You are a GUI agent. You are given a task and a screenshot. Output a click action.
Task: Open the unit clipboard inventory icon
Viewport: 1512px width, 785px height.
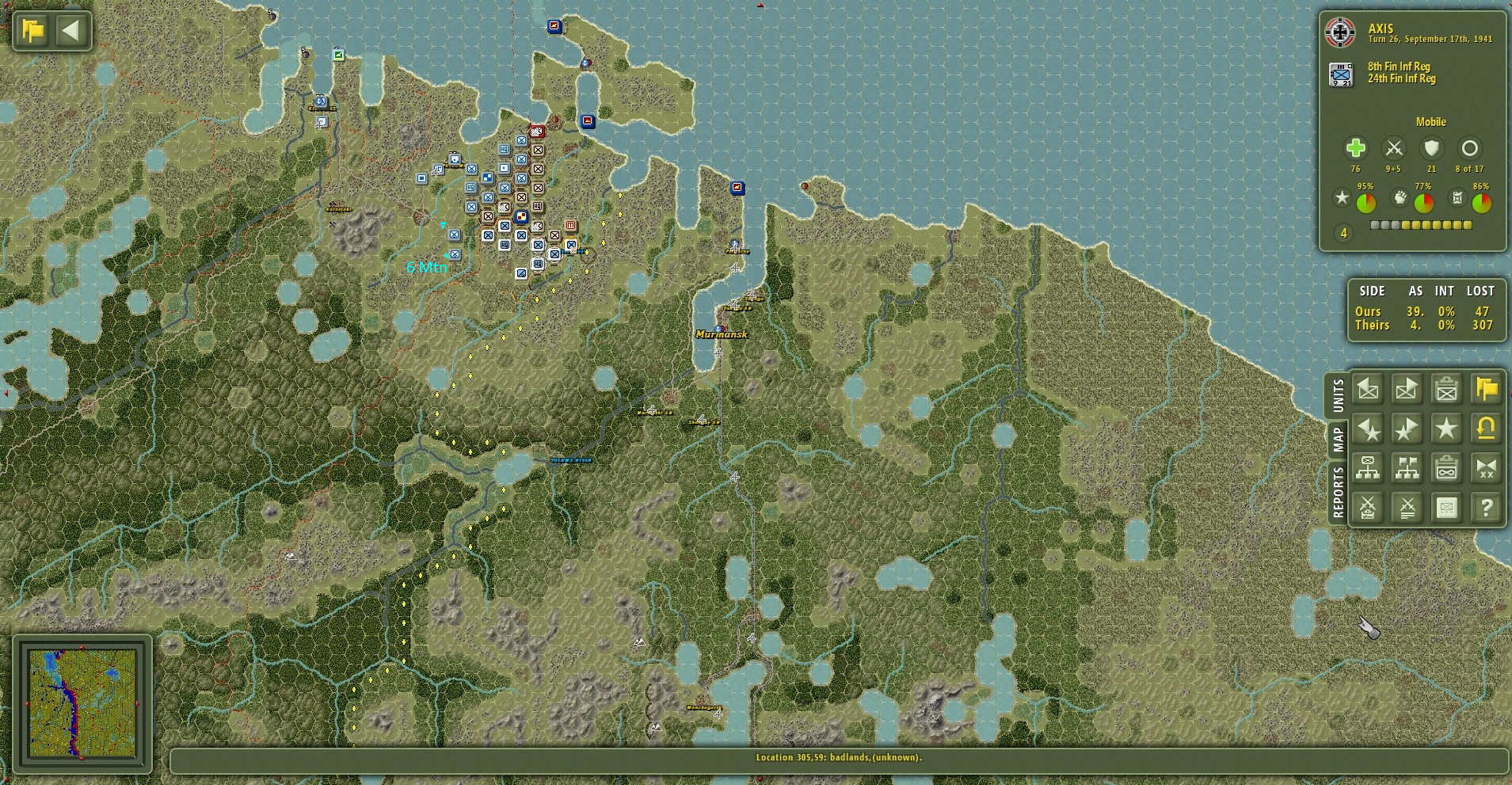coord(1447,389)
